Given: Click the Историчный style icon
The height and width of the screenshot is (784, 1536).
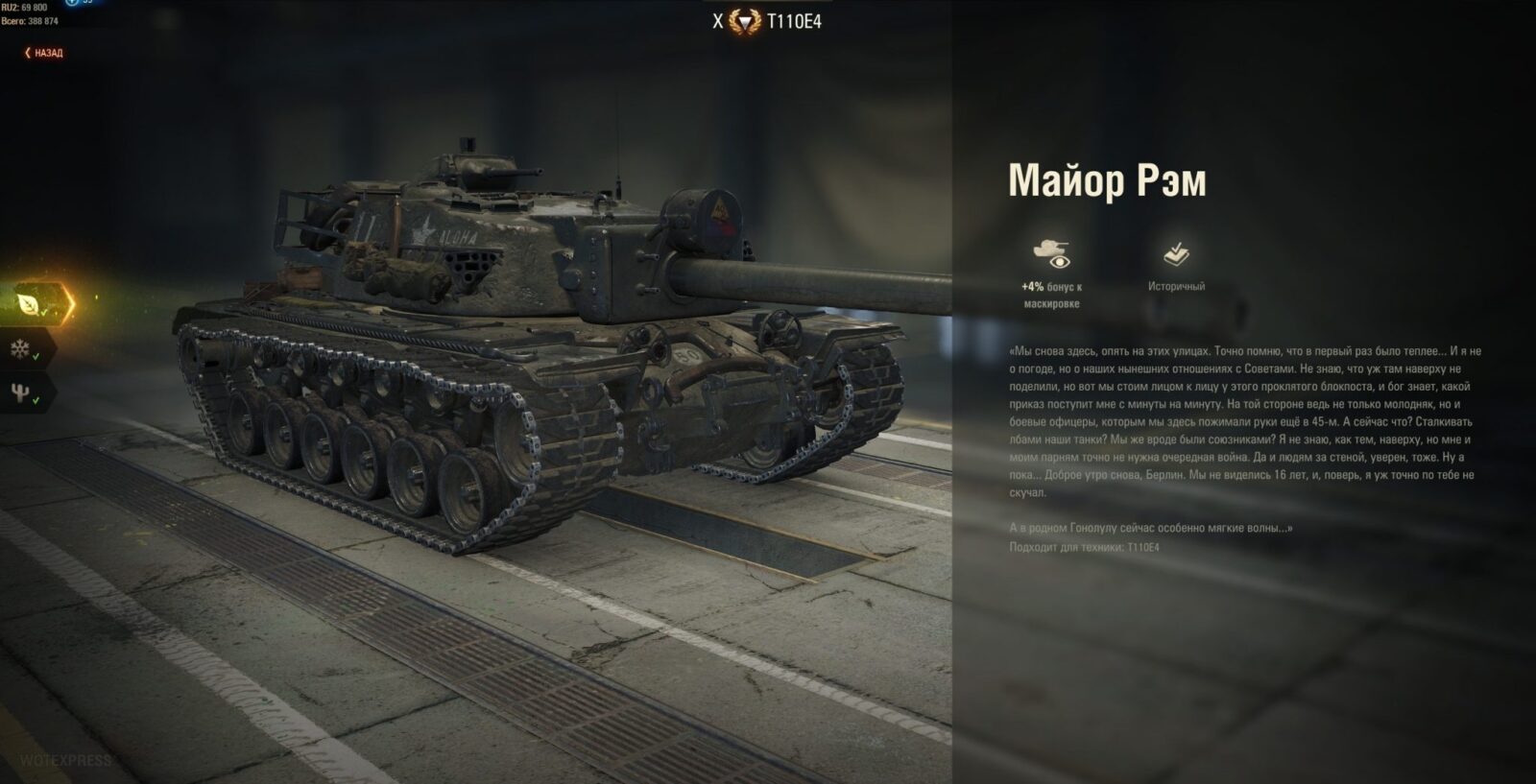Looking at the screenshot, I should [x=1176, y=254].
